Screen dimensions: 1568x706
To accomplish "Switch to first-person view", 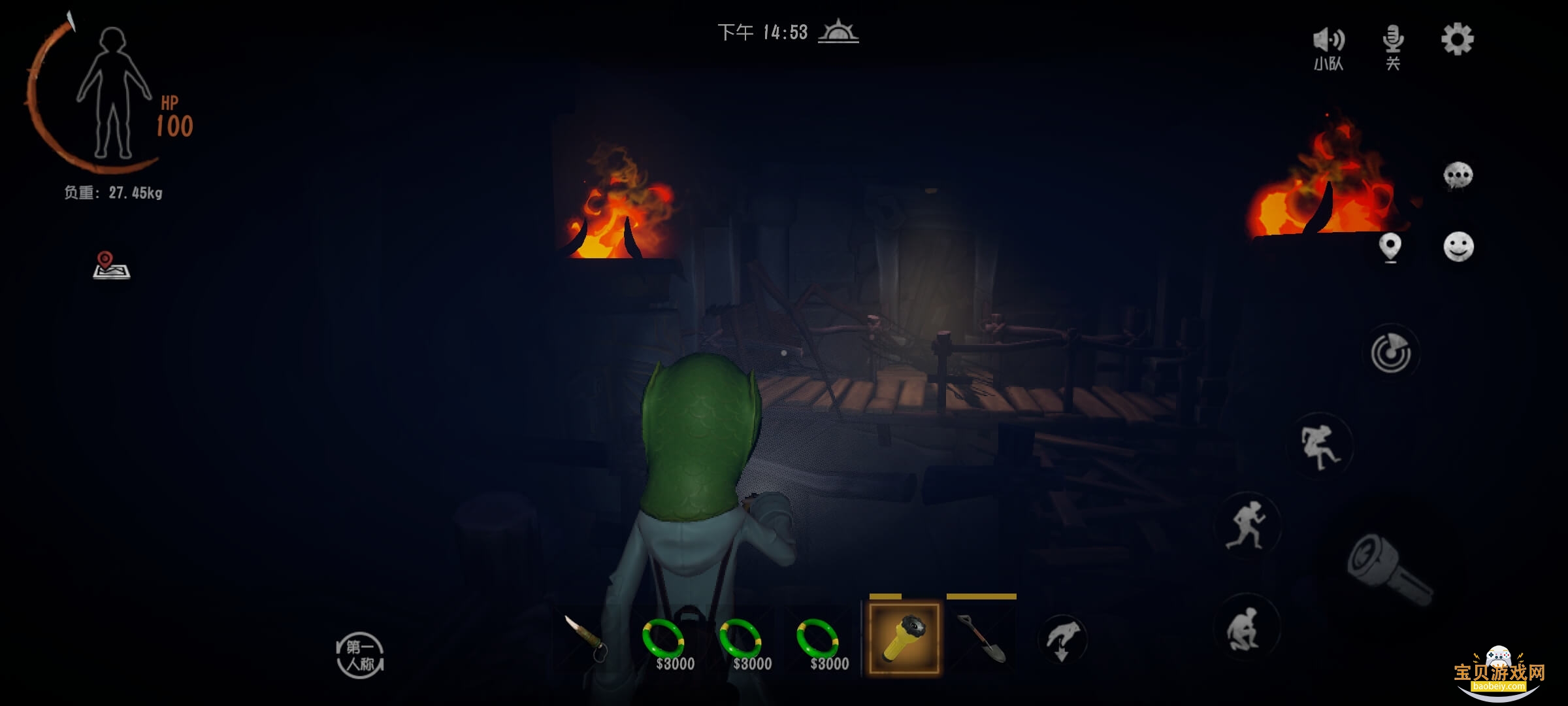I will pyautogui.click(x=360, y=655).
